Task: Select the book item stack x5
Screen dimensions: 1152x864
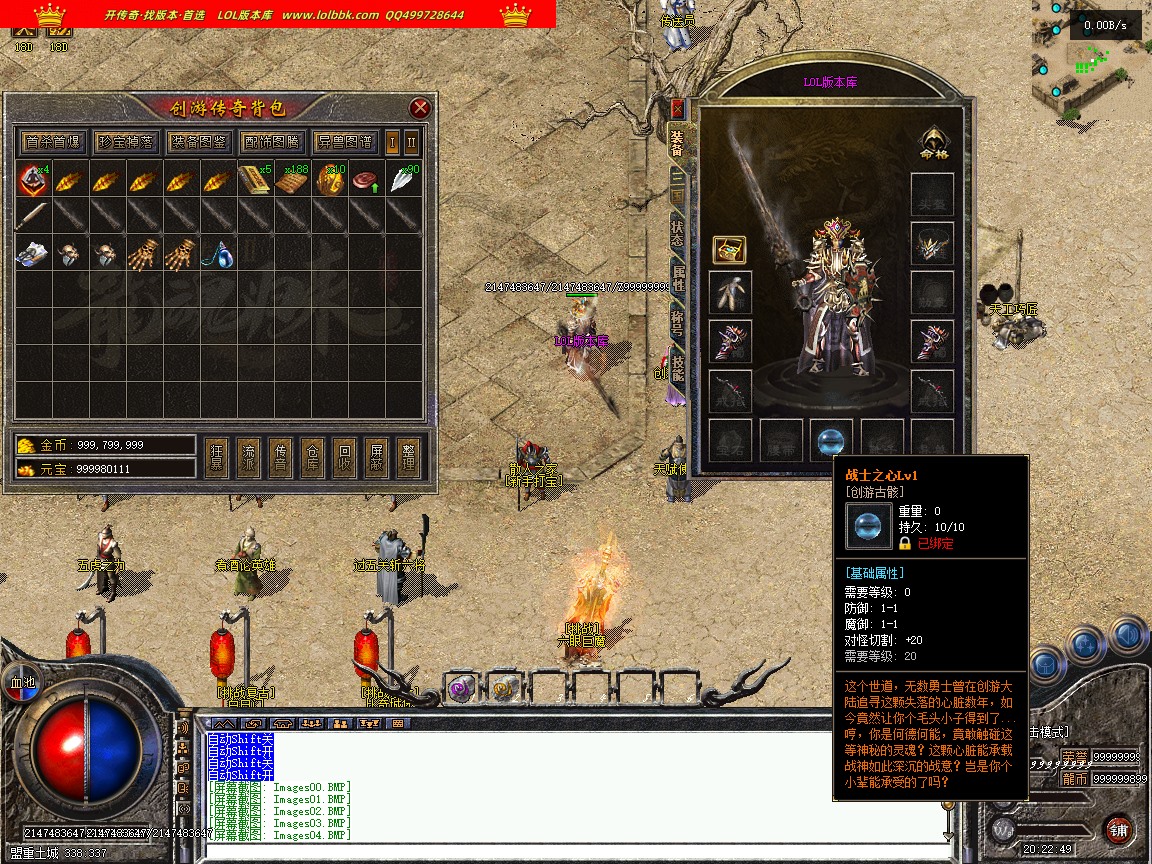Action: pos(254,181)
